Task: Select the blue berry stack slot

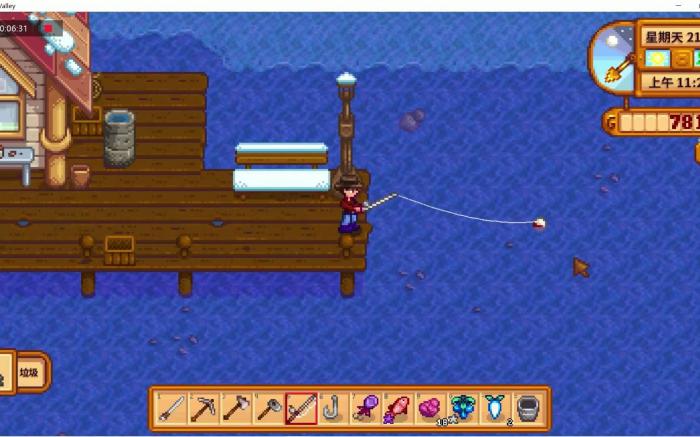Action: 462,408
